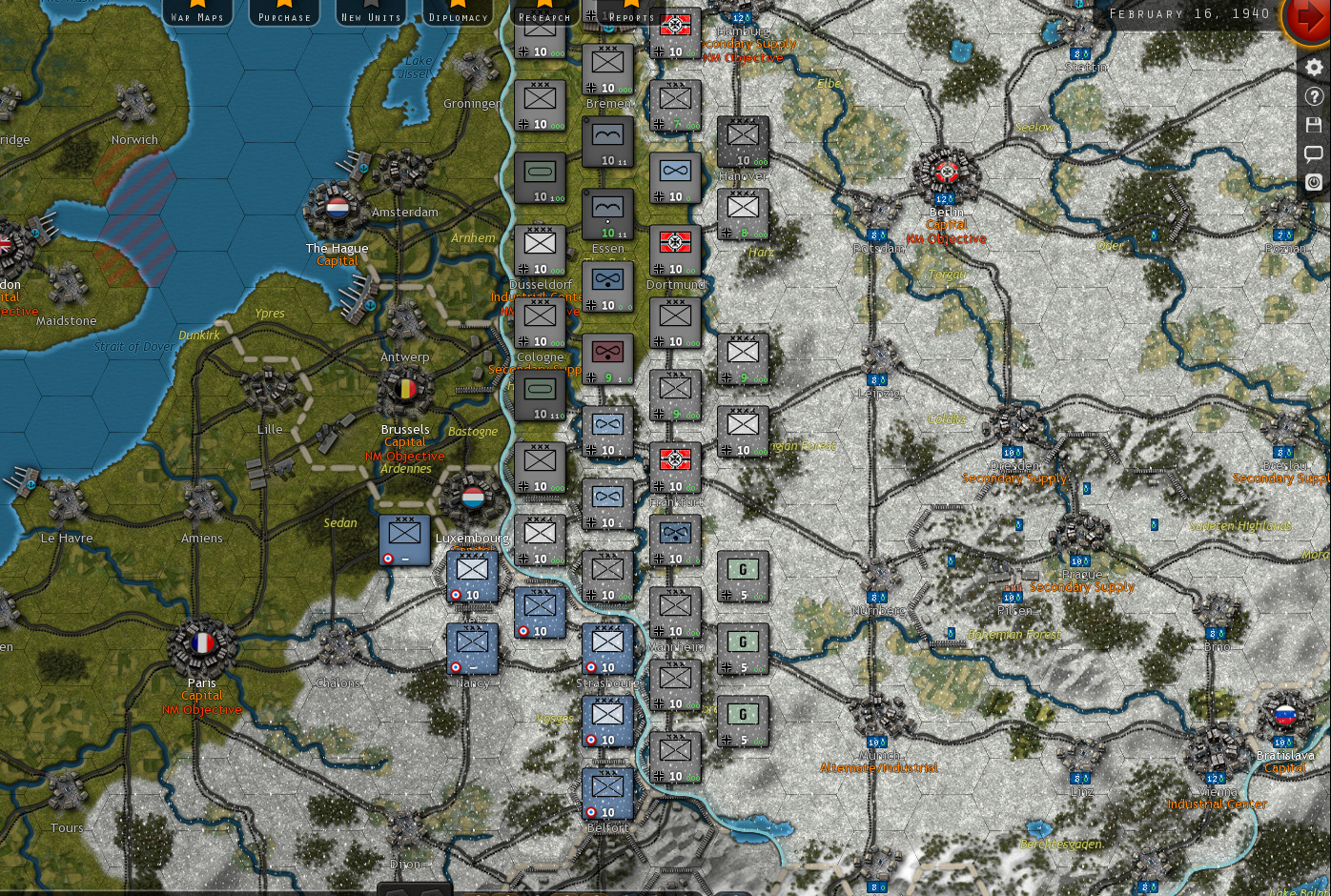Select the swastika HQ unit near Frankfurt

676,465
